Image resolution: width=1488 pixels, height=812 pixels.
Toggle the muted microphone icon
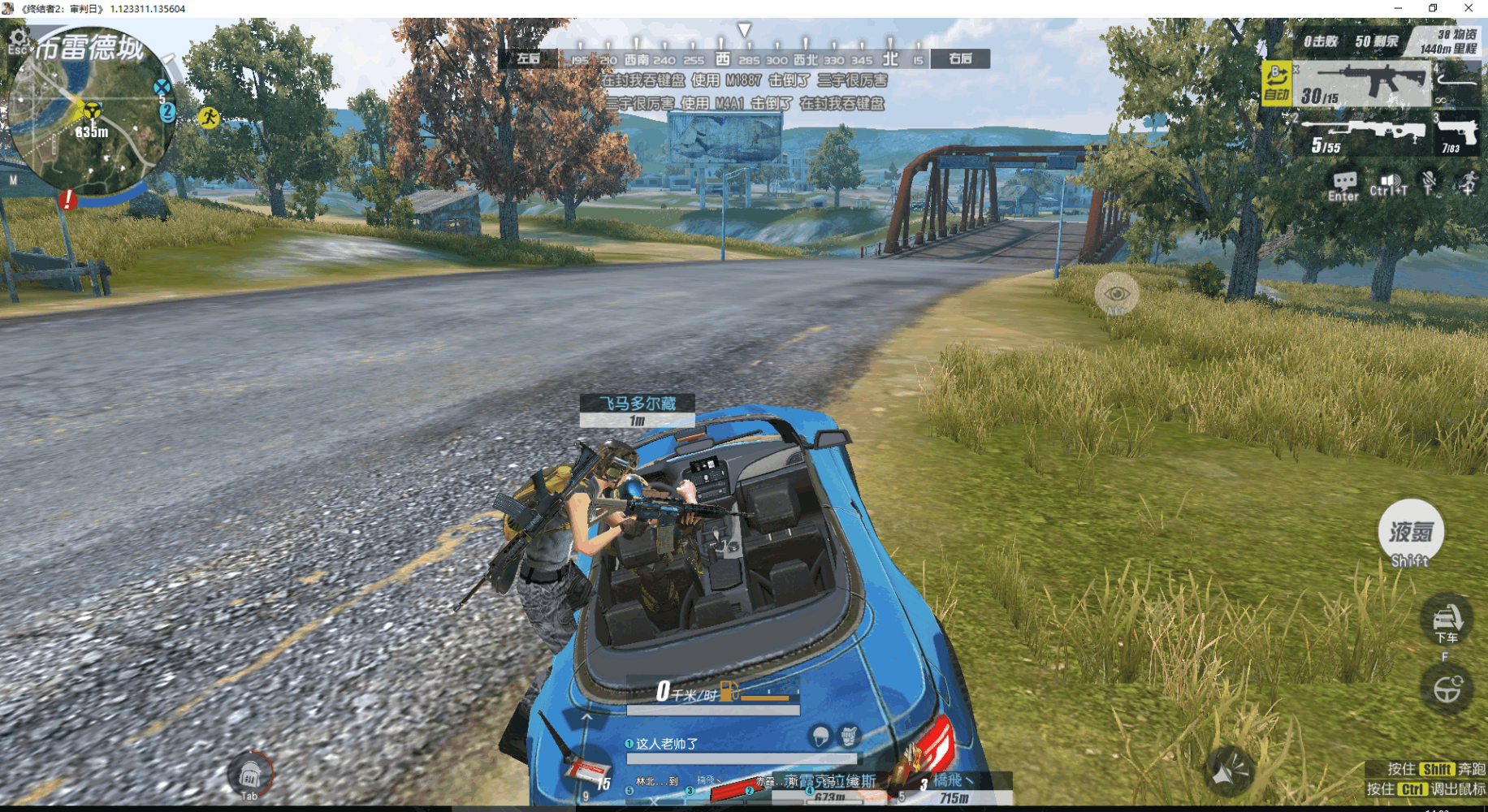(1430, 182)
